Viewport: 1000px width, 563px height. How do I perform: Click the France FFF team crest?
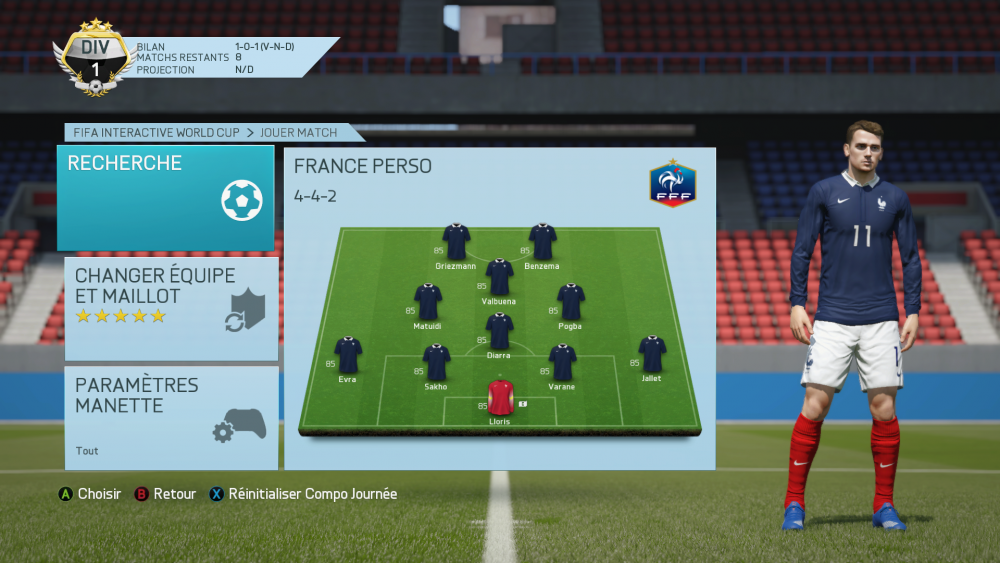[672, 184]
